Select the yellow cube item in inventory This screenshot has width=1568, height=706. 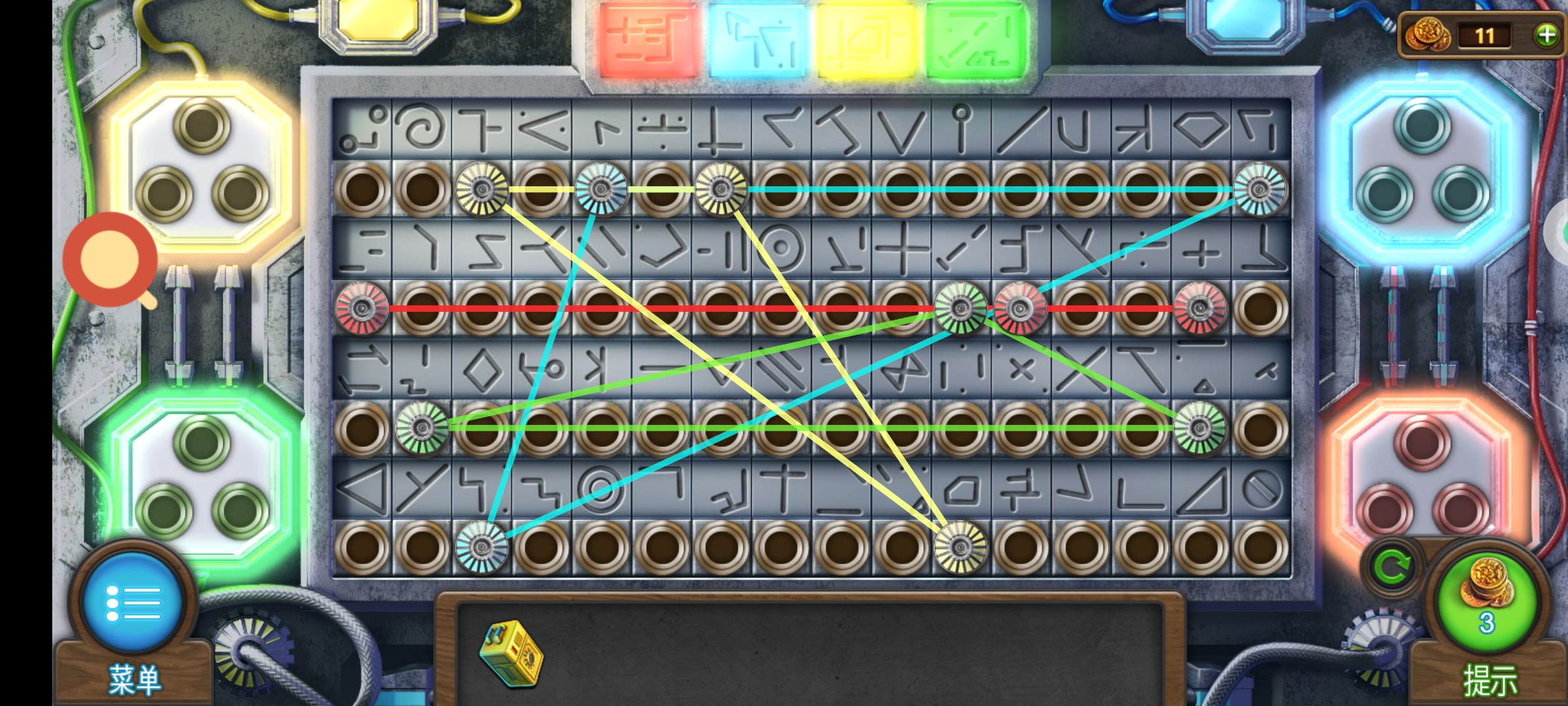(x=511, y=652)
